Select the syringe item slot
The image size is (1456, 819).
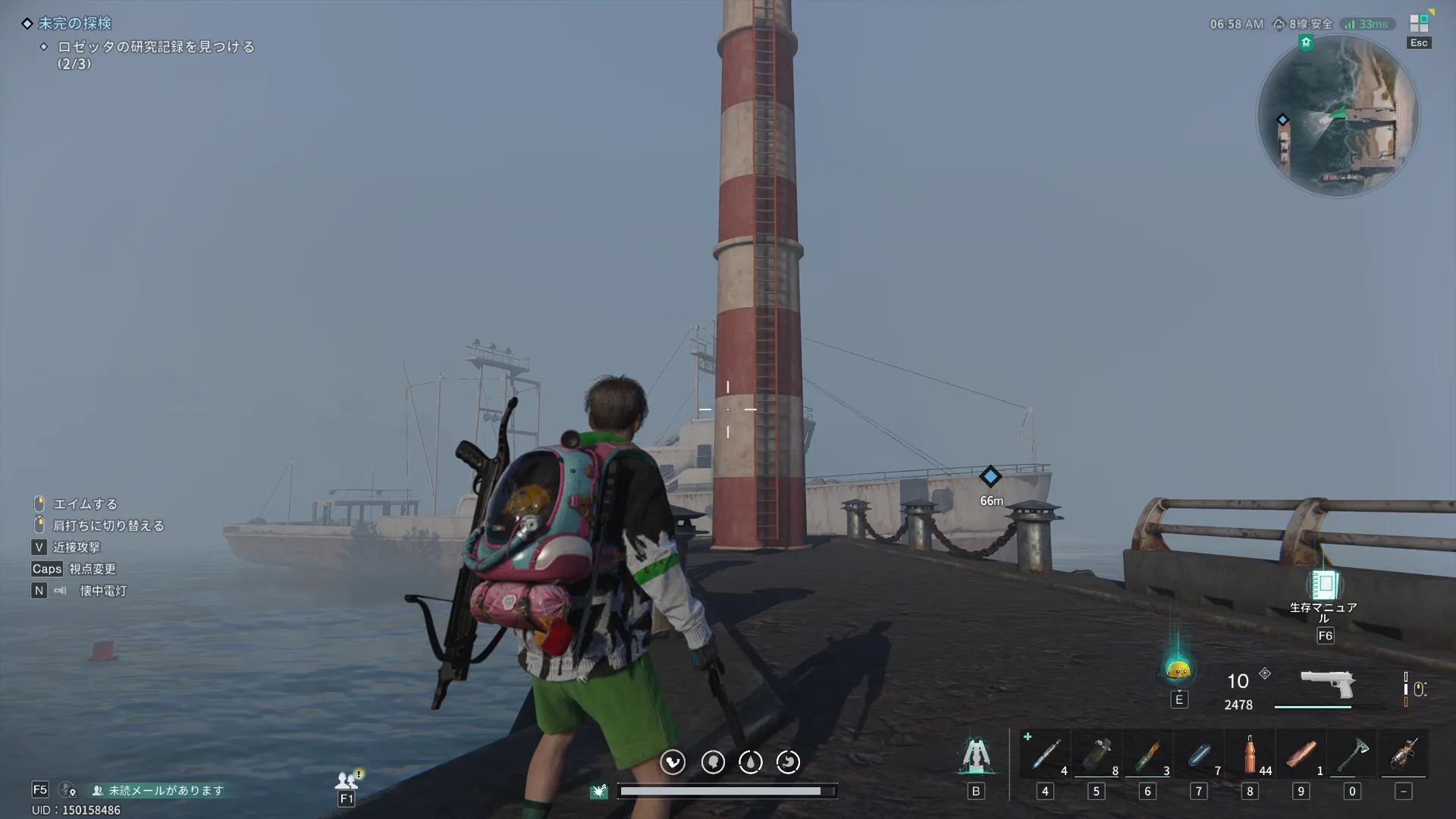click(x=1046, y=754)
